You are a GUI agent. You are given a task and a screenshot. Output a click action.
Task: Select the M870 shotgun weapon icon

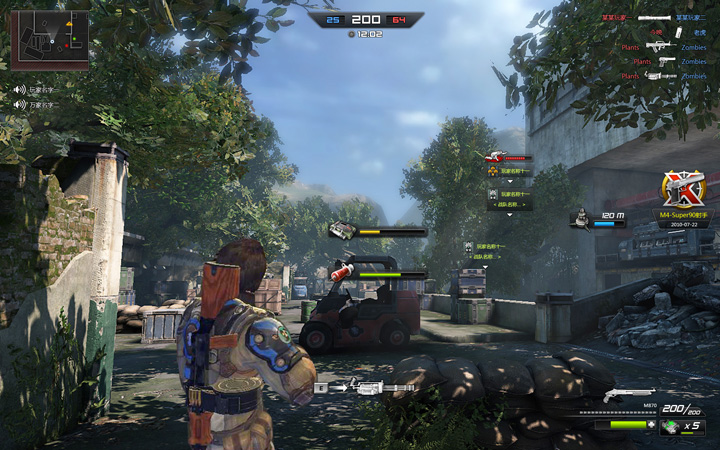pyautogui.click(x=628, y=394)
